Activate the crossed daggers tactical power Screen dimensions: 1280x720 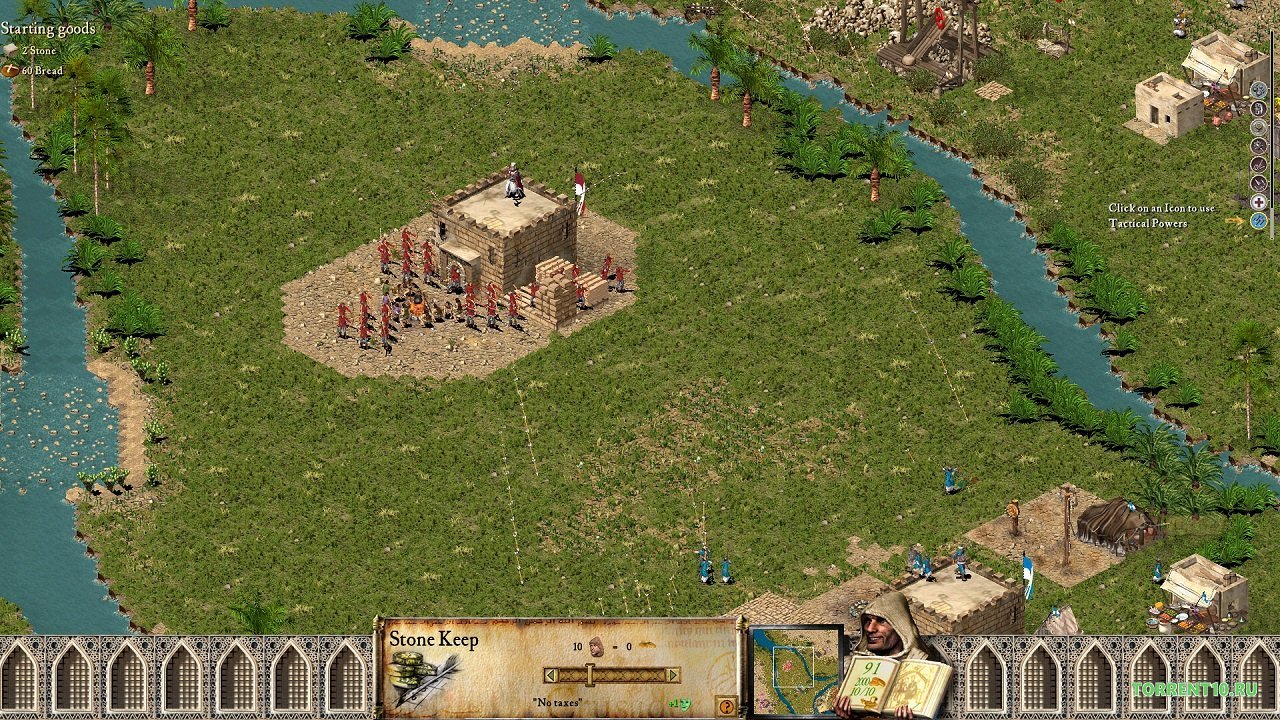(1258, 164)
